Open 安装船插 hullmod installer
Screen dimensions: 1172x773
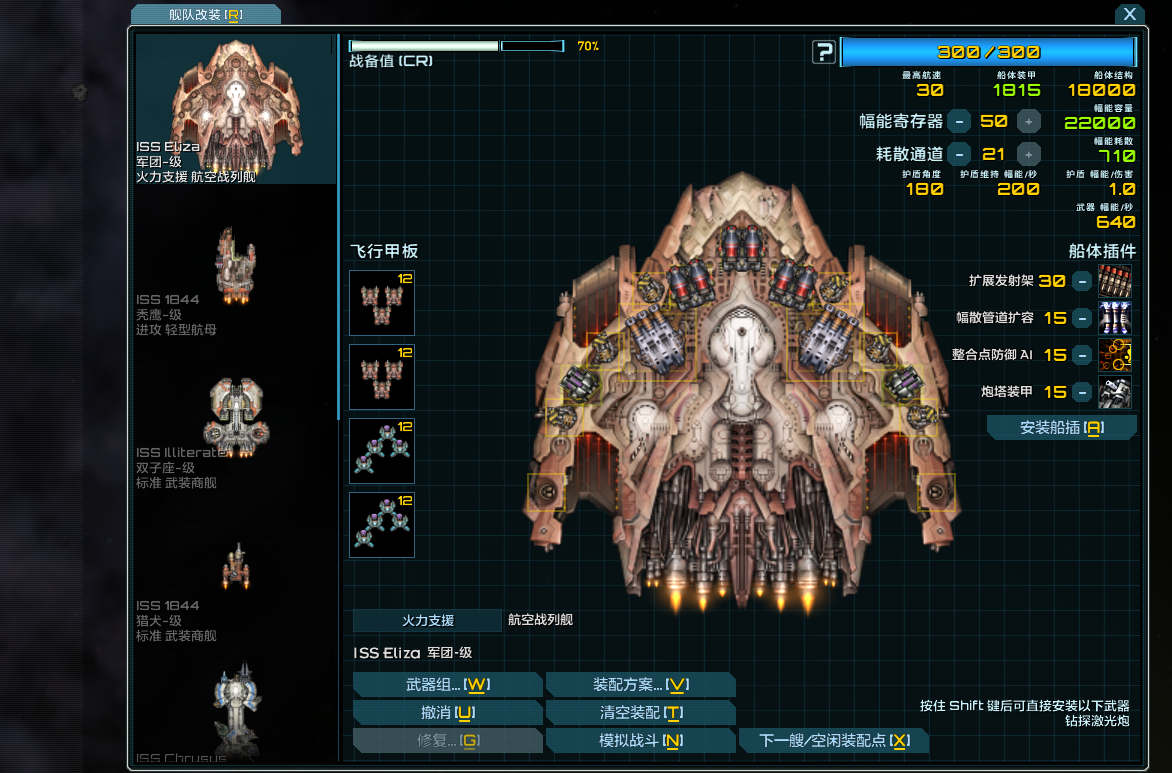click(1061, 428)
